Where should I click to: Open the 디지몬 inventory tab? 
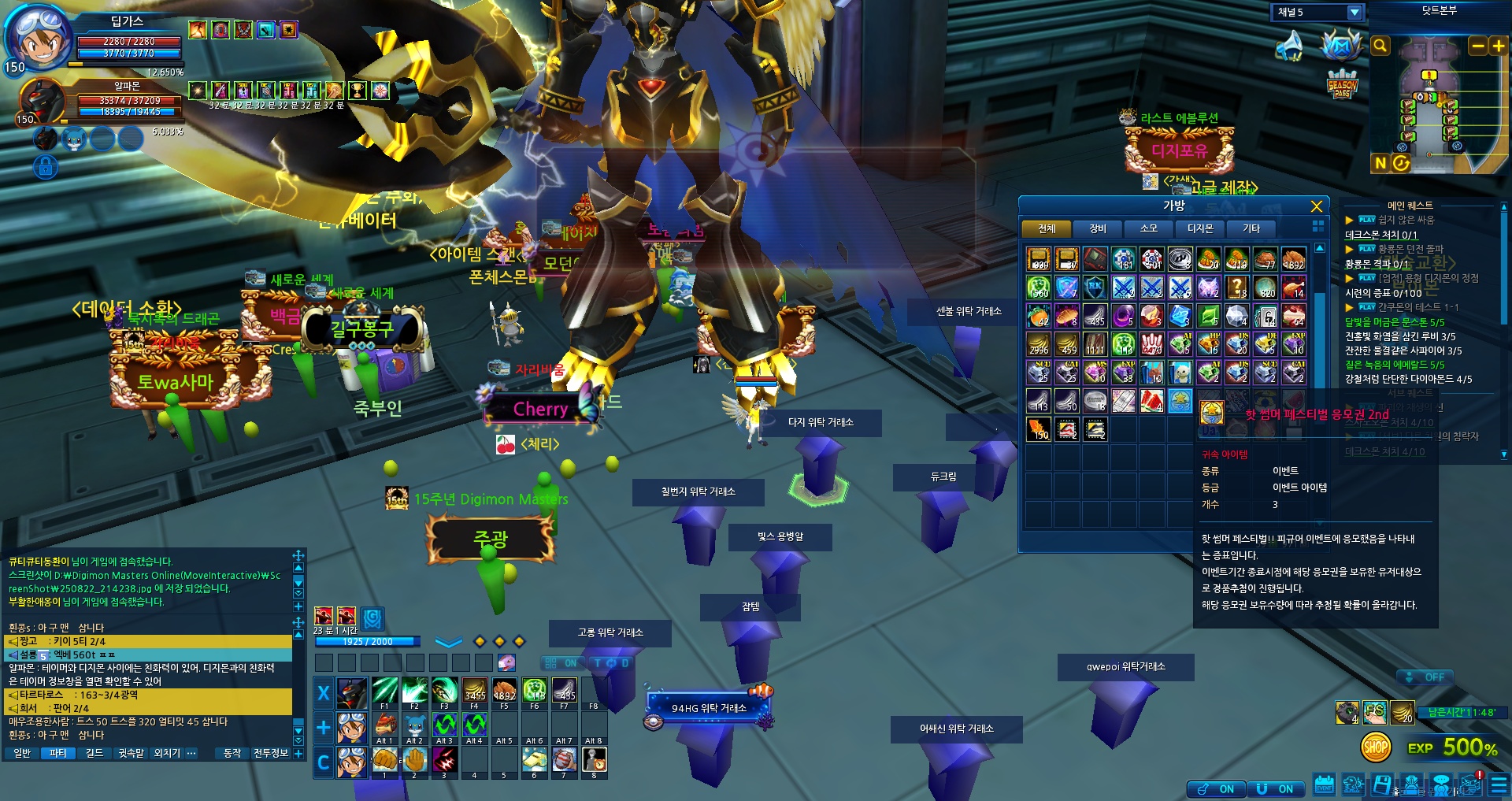[1199, 228]
